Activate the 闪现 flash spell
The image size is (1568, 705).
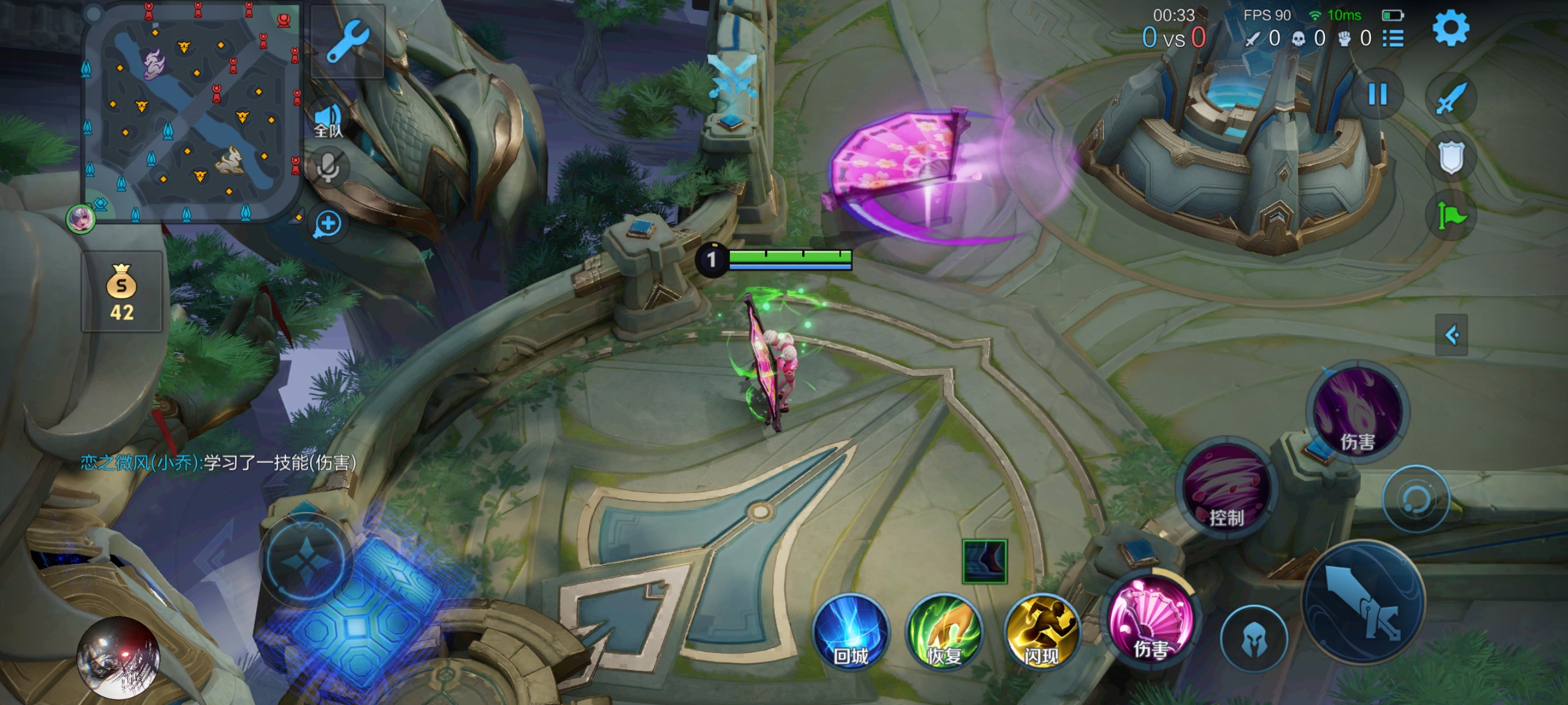[1041, 632]
